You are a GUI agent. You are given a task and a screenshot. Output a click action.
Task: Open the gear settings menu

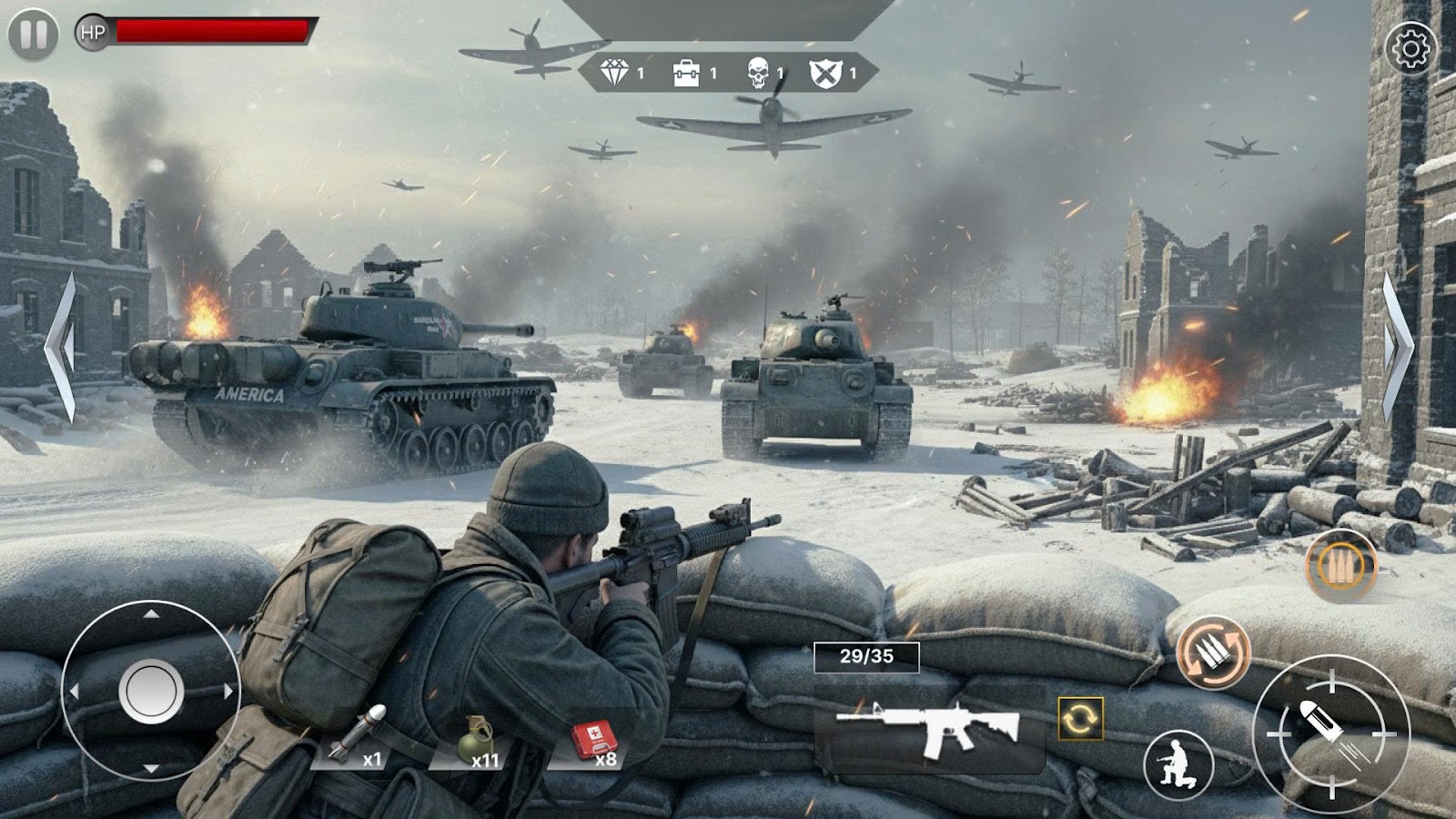click(1410, 48)
